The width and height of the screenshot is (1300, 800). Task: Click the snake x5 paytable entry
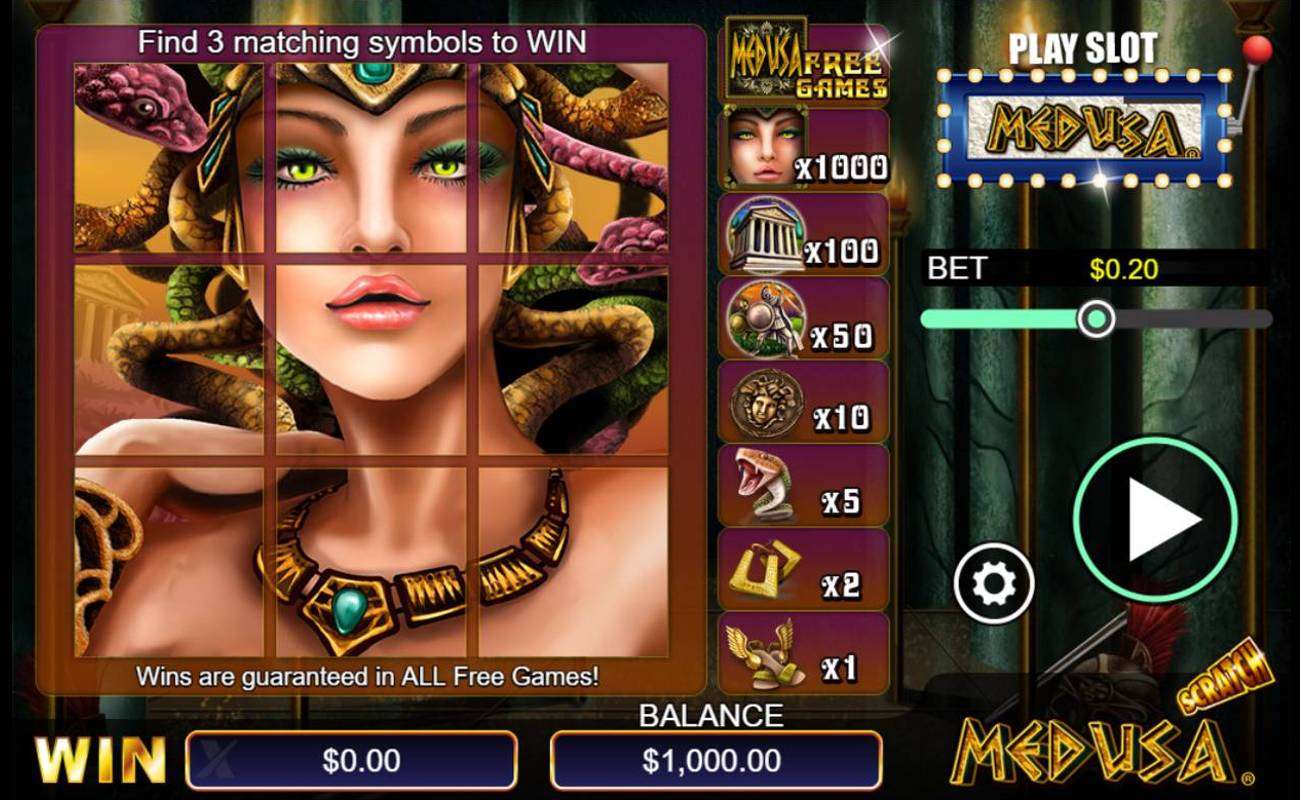pos(804,486)
